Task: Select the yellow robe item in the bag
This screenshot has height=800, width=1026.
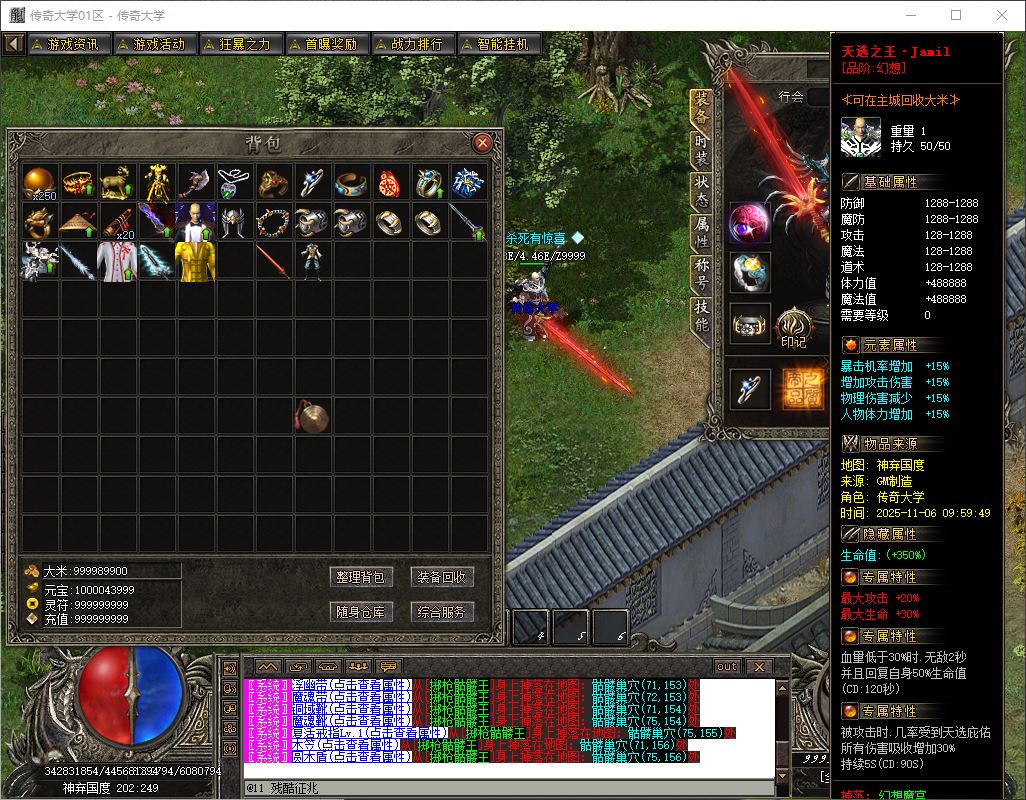Action: pyautogui.click(x=195, y=261)
